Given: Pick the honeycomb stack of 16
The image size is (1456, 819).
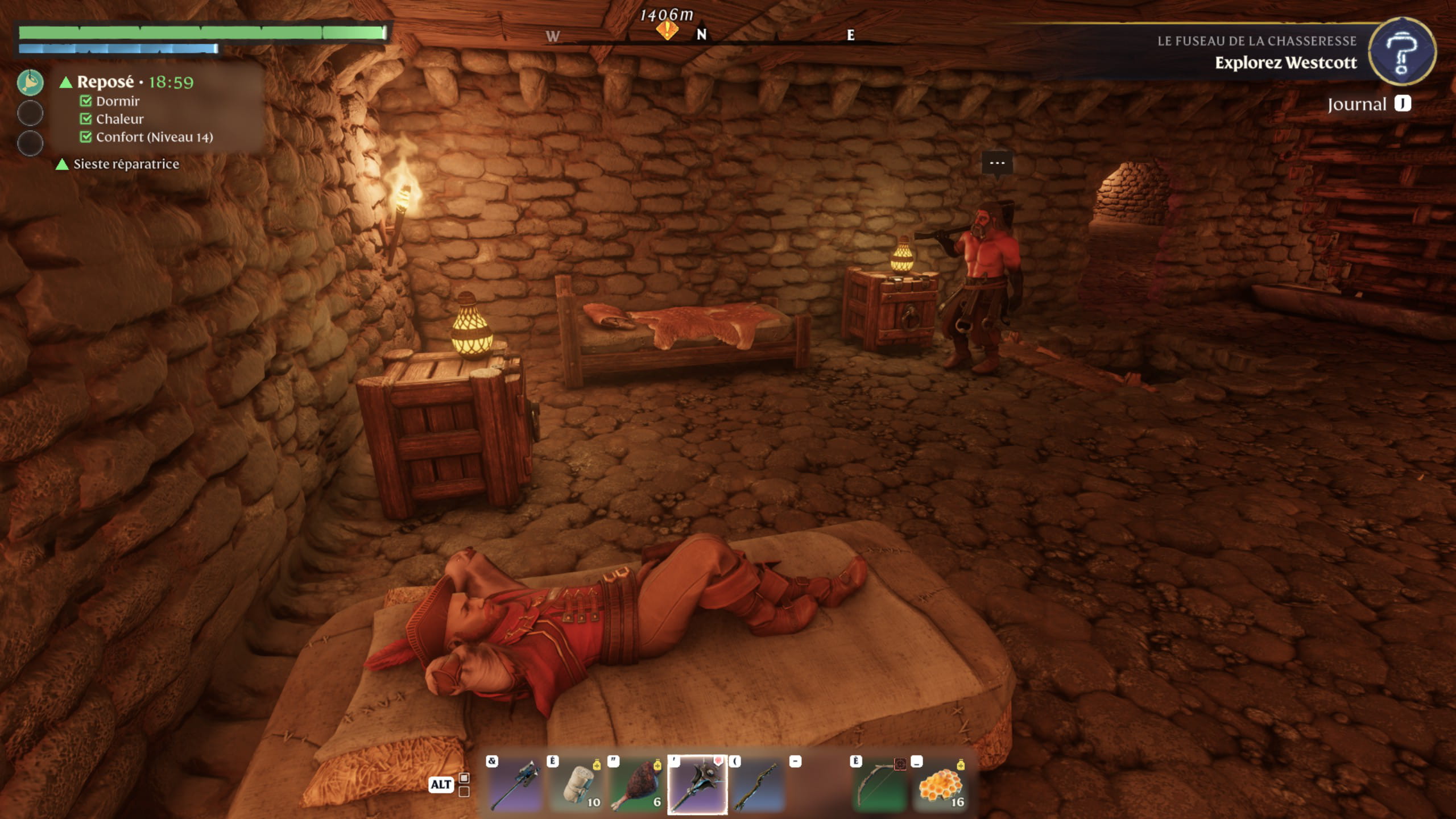Looking at the screenshot, I should coord(940,785).
